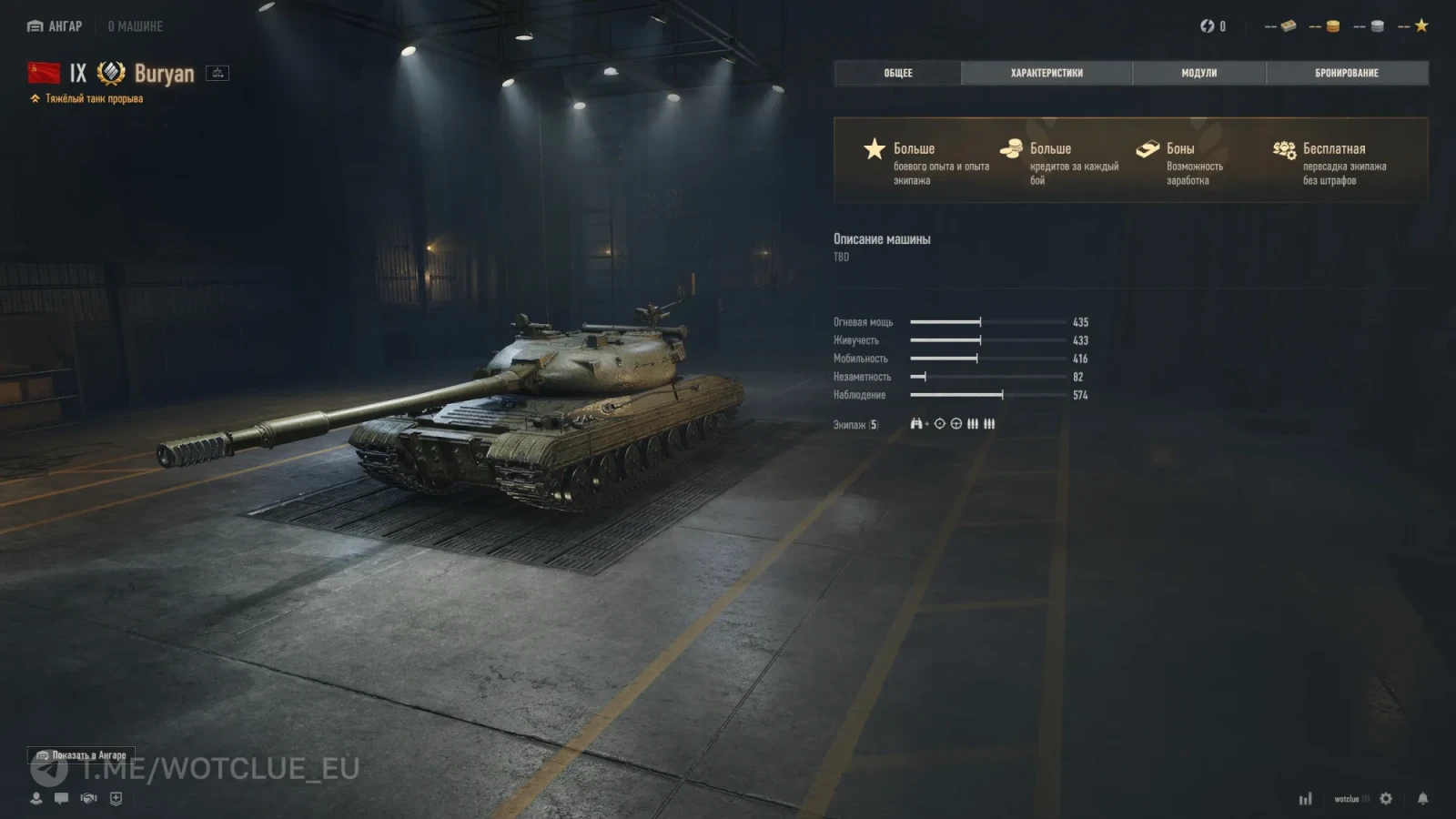Open the Характеристики tab
The width and height of the screenshot is (1456, 819).
coord(1046,73)
